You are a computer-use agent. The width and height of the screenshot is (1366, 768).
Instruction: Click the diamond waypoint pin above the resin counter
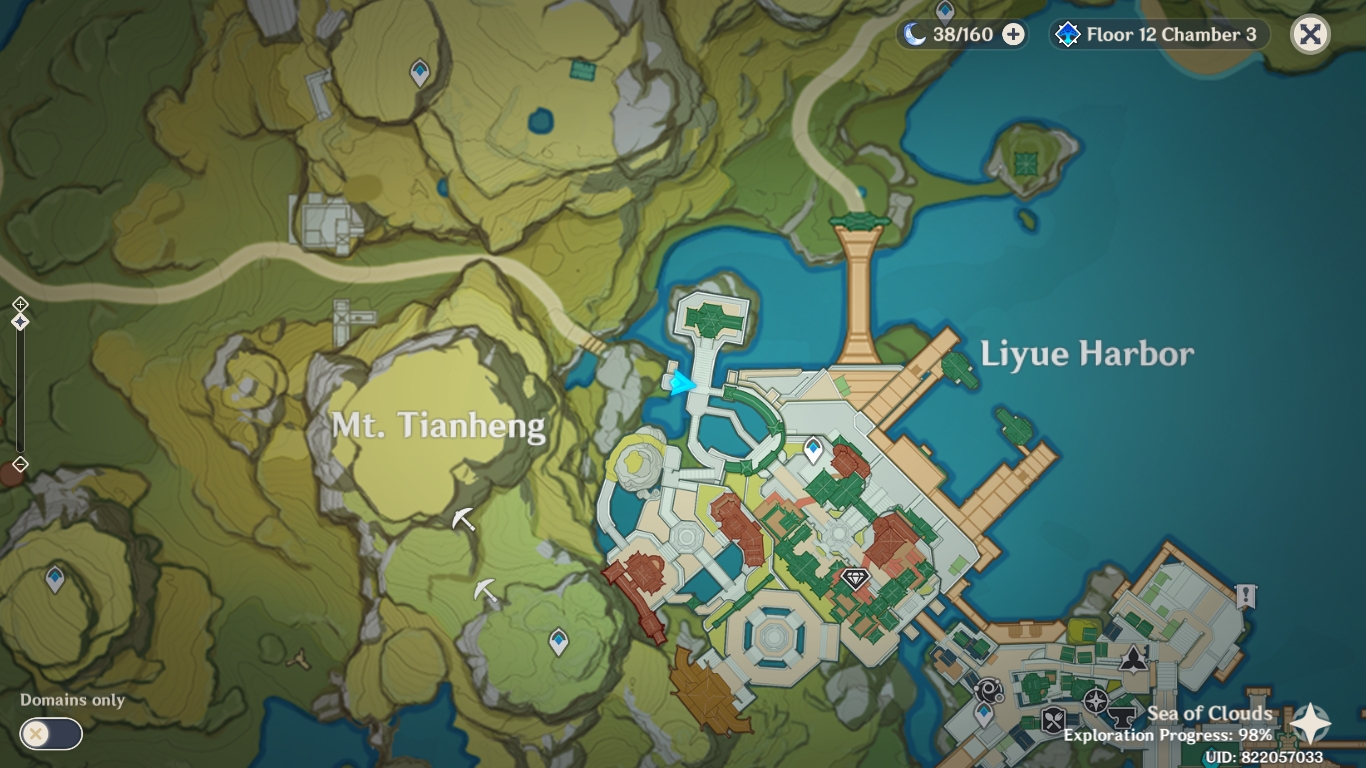click(x=944, y=8)
